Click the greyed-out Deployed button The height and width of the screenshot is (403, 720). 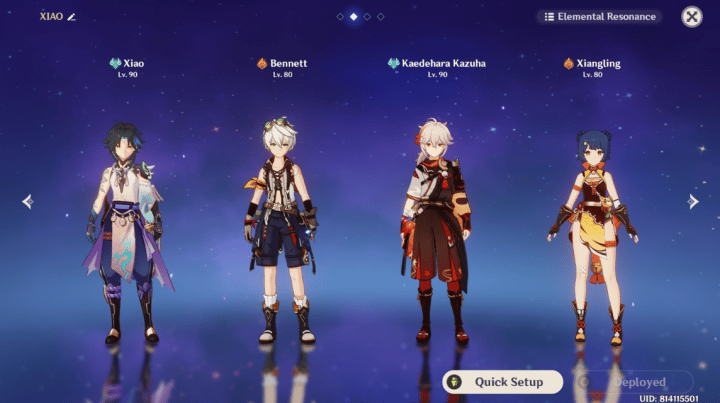[634, 382]
